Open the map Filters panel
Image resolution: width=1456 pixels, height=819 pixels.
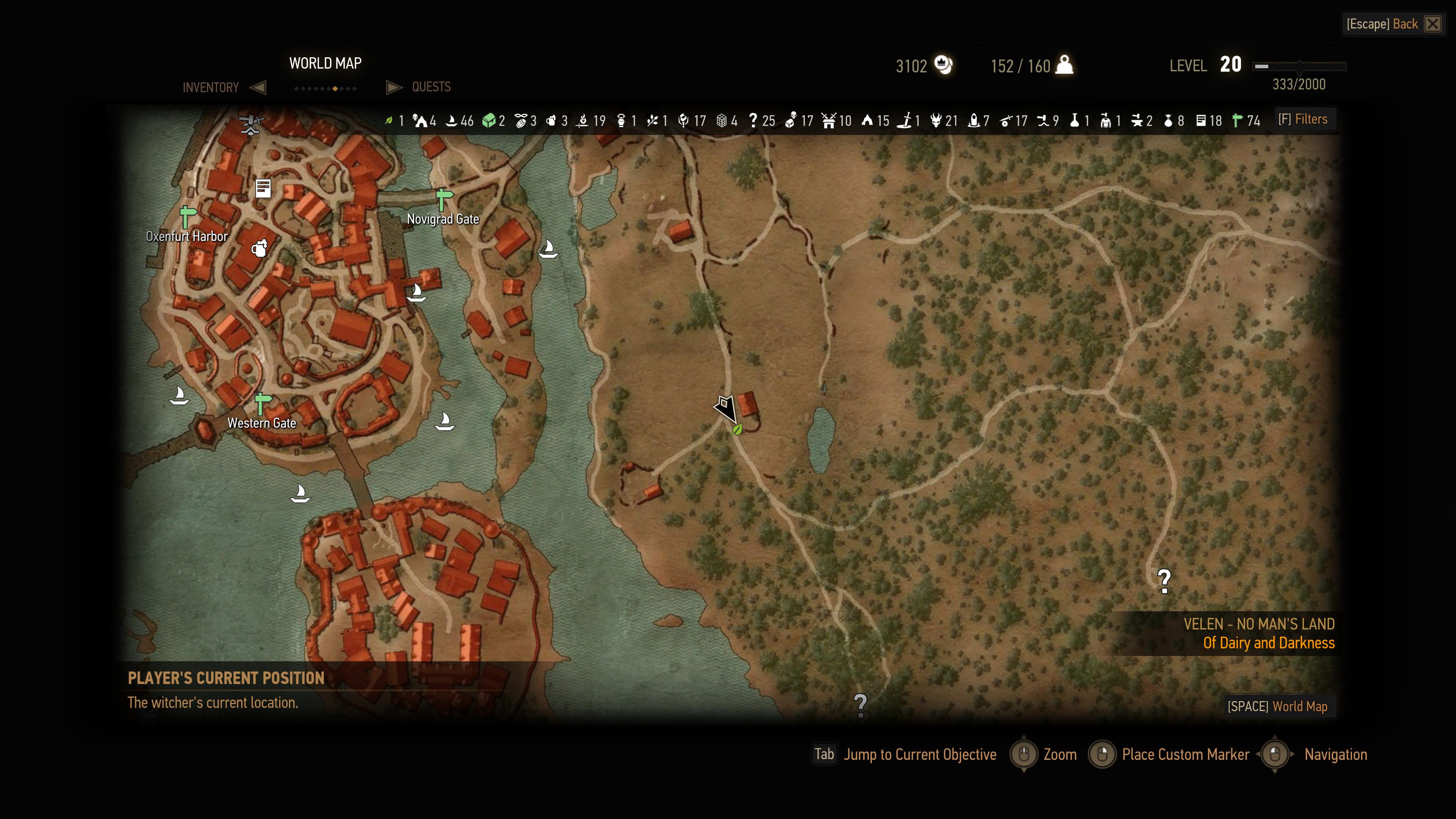[1303, 119]
